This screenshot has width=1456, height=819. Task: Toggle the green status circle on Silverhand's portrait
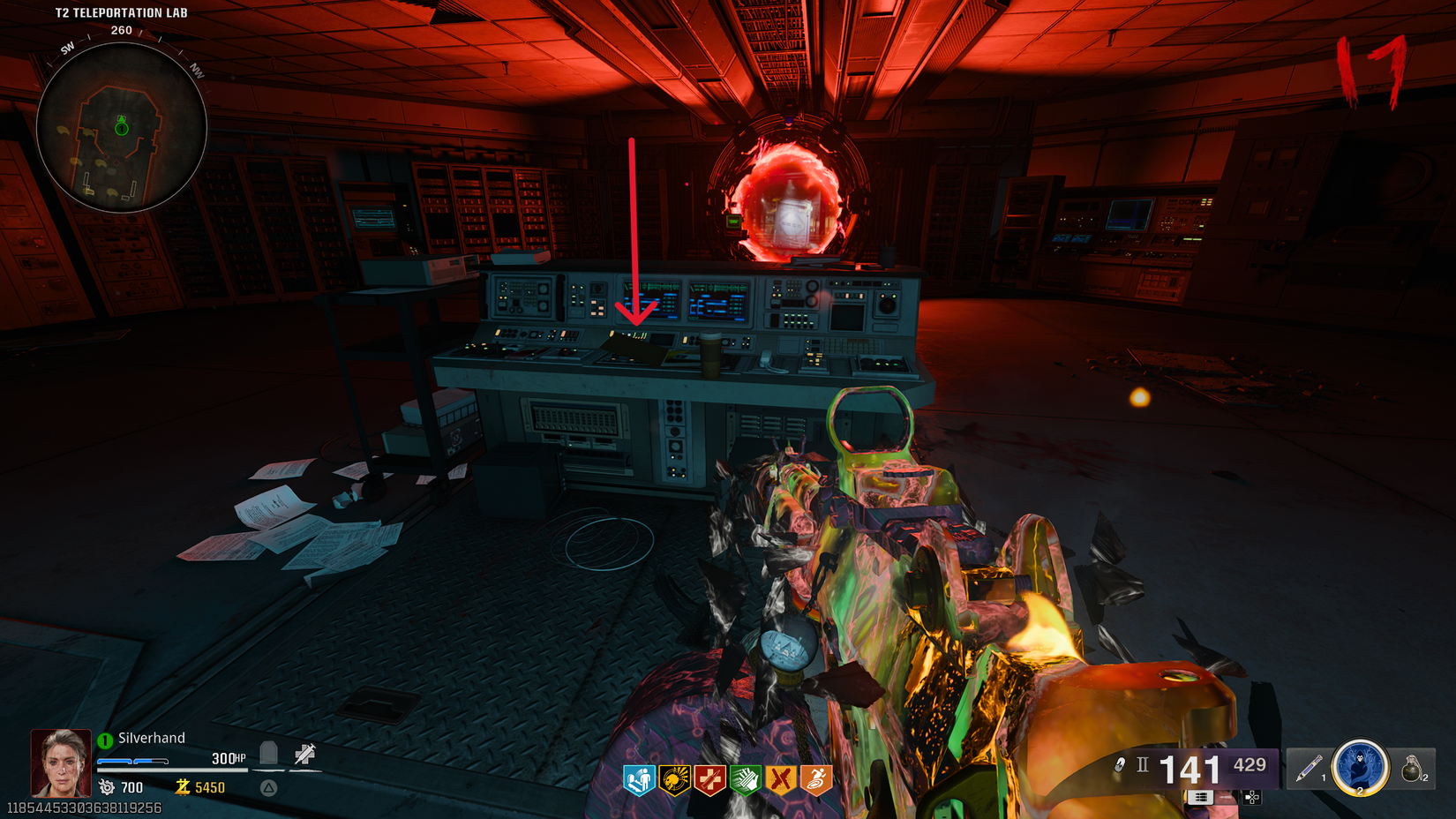coord(103,740)
